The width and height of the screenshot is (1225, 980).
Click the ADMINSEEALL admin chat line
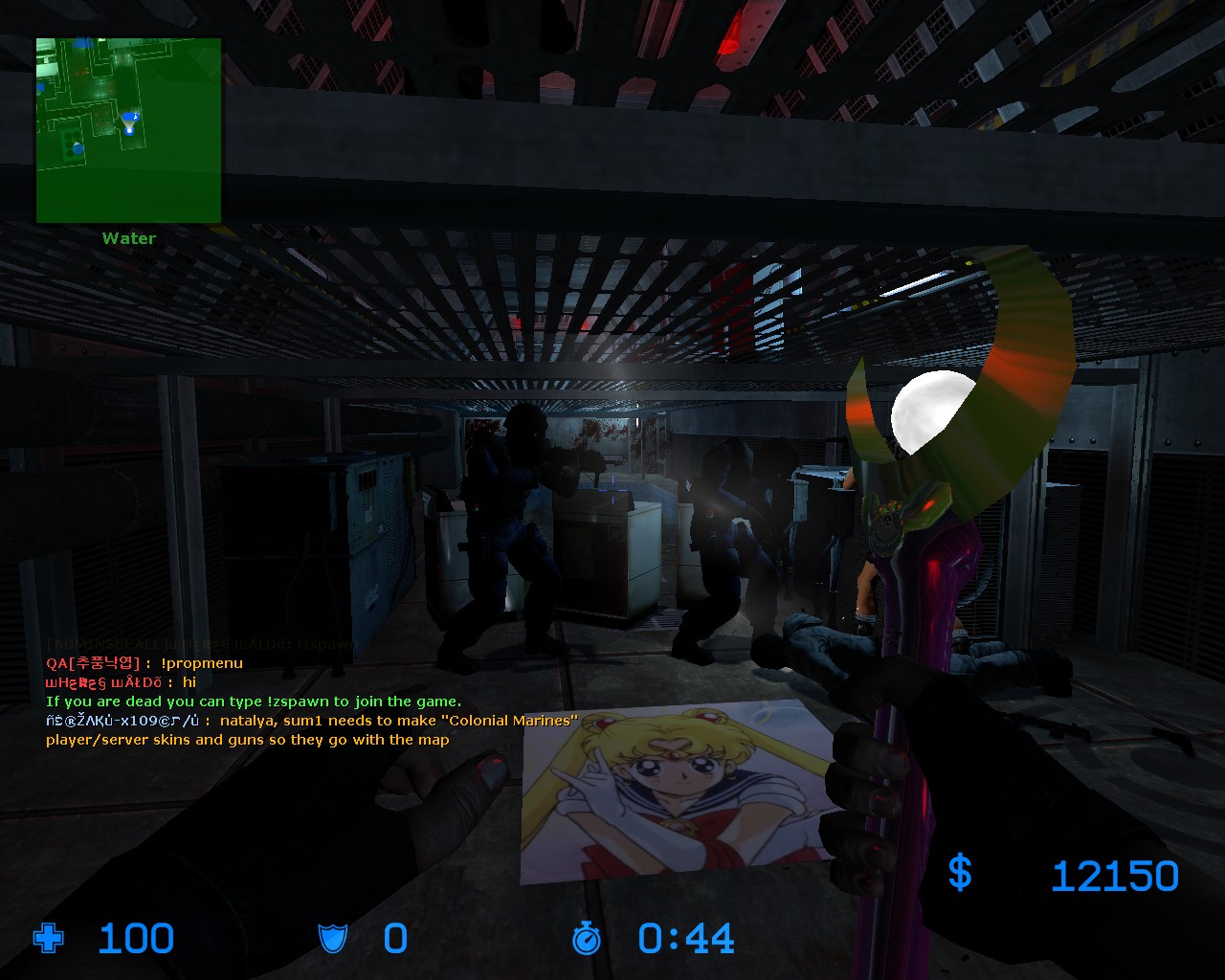191,643
